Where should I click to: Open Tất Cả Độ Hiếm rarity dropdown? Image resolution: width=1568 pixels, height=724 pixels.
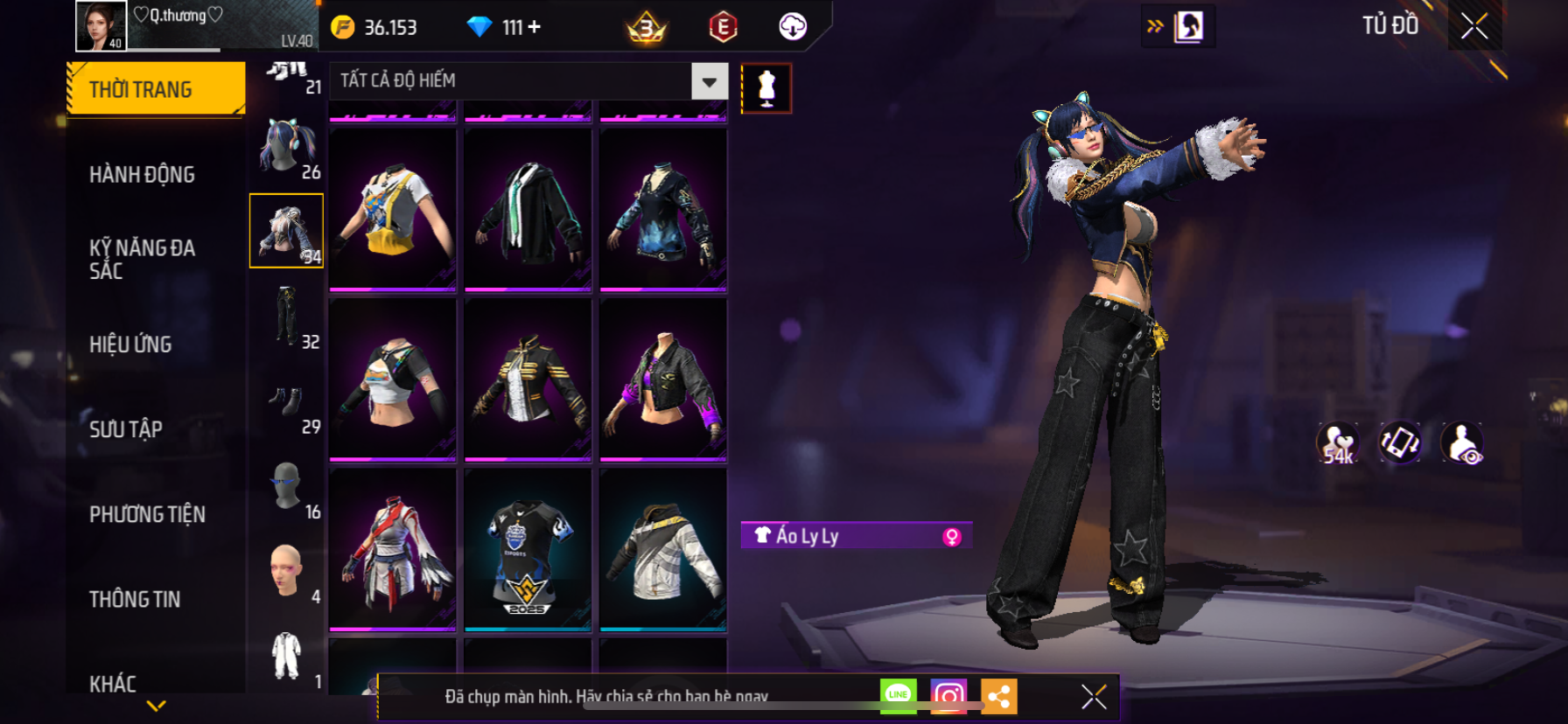pos(709,81)
